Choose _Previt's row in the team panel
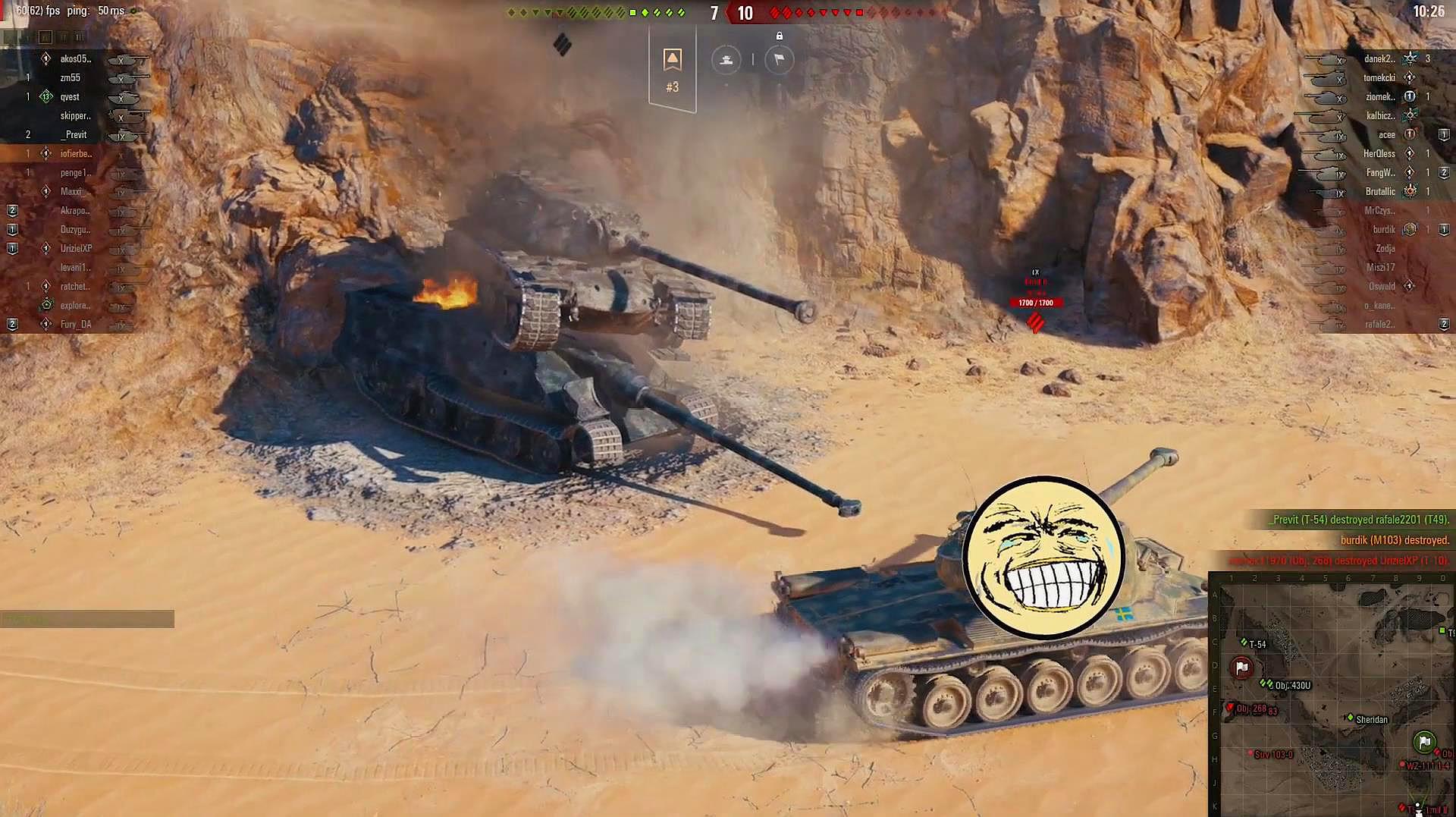1456x817 pixels. 74,135
